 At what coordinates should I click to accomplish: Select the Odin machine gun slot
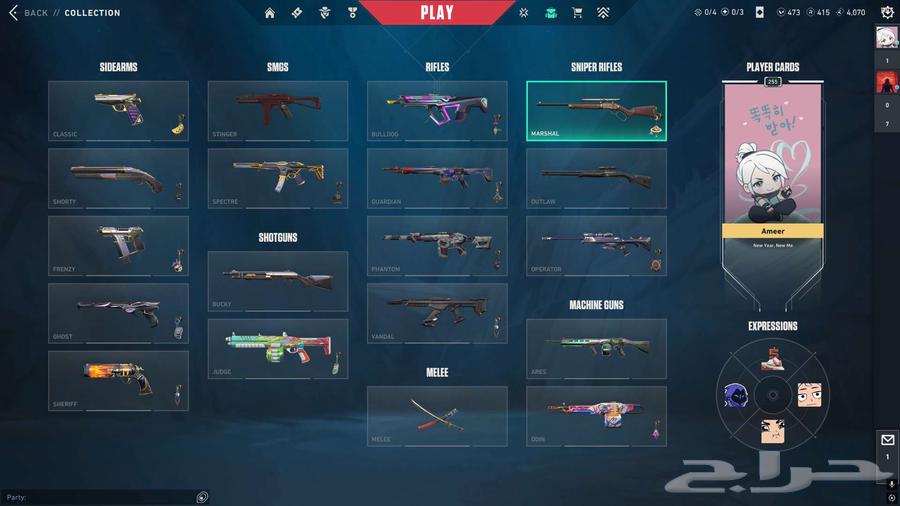coord(596,415)
